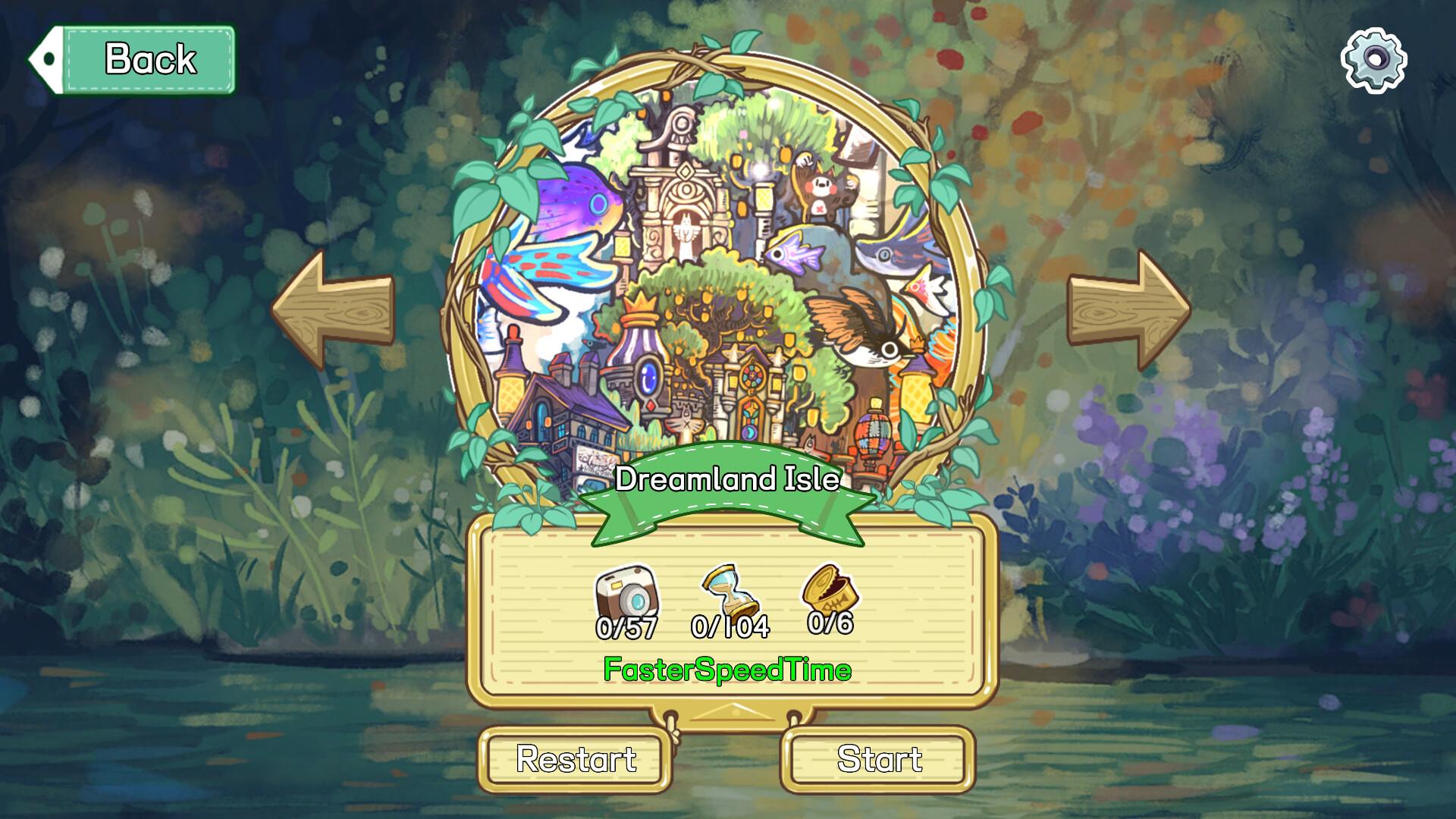Click the Back tag arrow icon
Viewport: 1456px width, 819px height.
[x=47, y=58]
